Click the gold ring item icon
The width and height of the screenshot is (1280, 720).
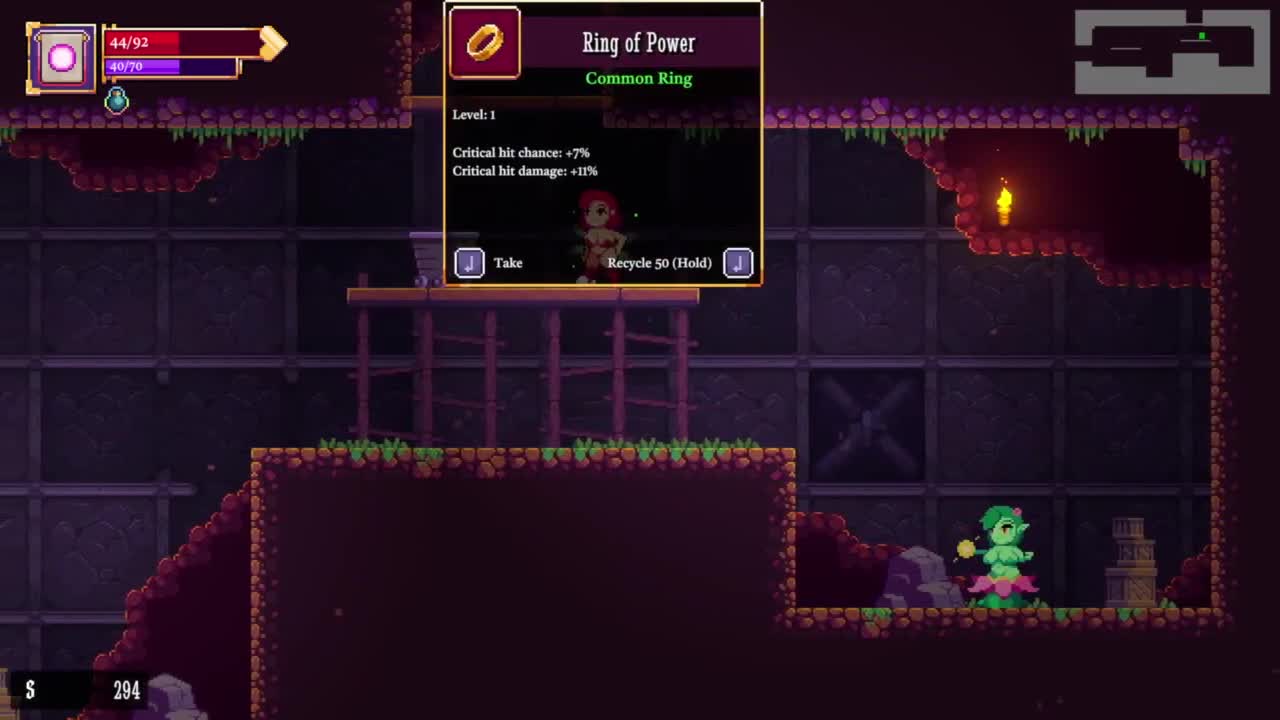(485, 43)
